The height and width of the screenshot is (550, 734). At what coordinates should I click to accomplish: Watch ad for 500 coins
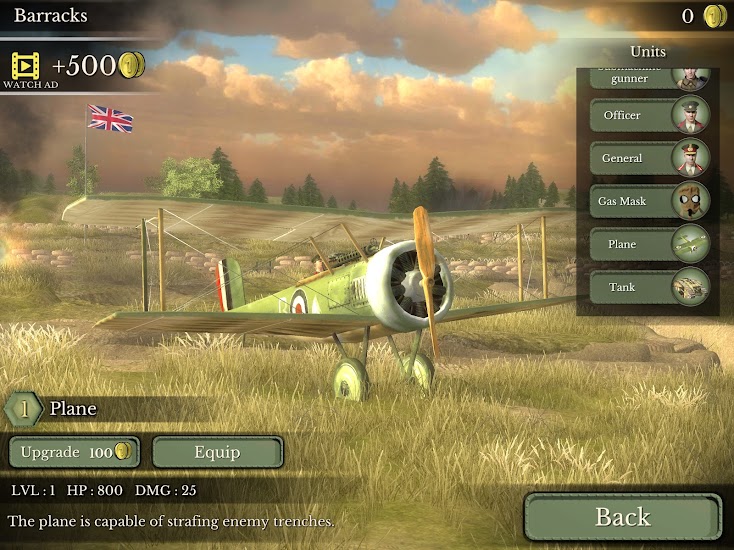pos(24,68)
